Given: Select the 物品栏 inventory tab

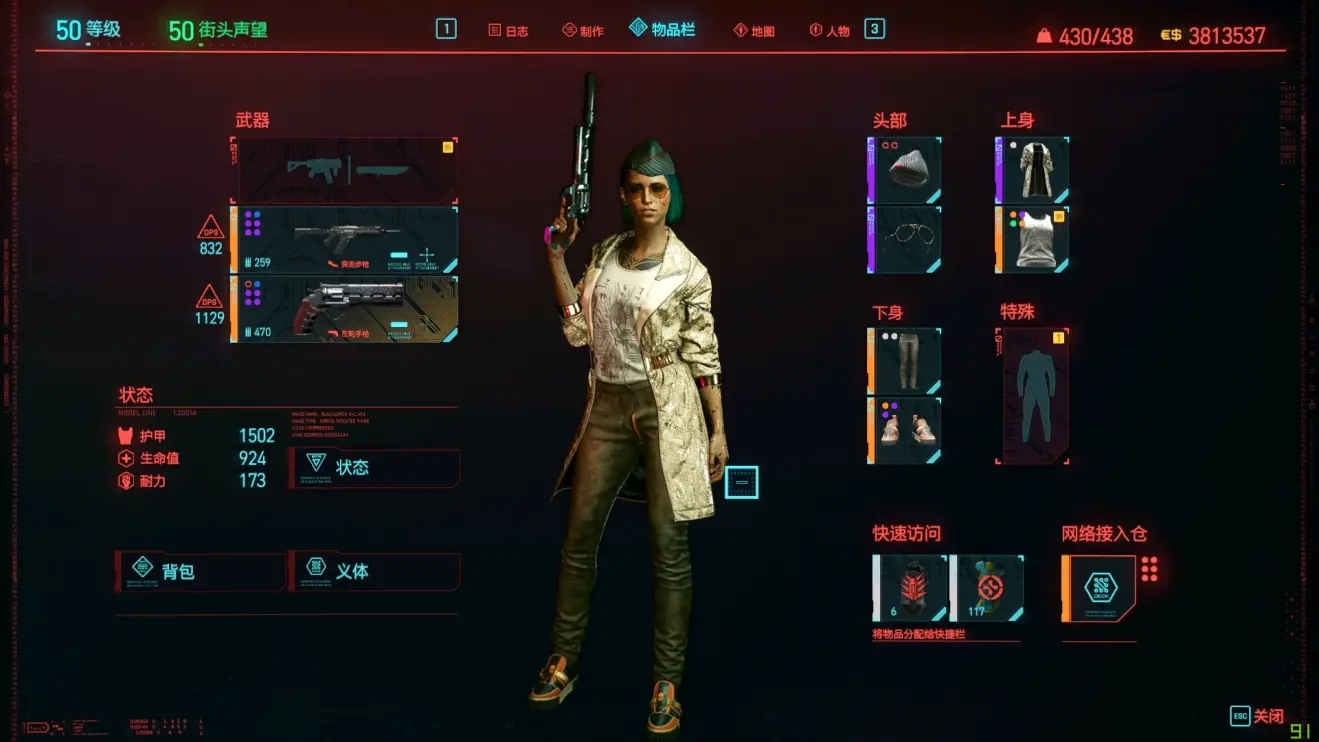Looking at the screenshot, I should click(x=662, y=29).
